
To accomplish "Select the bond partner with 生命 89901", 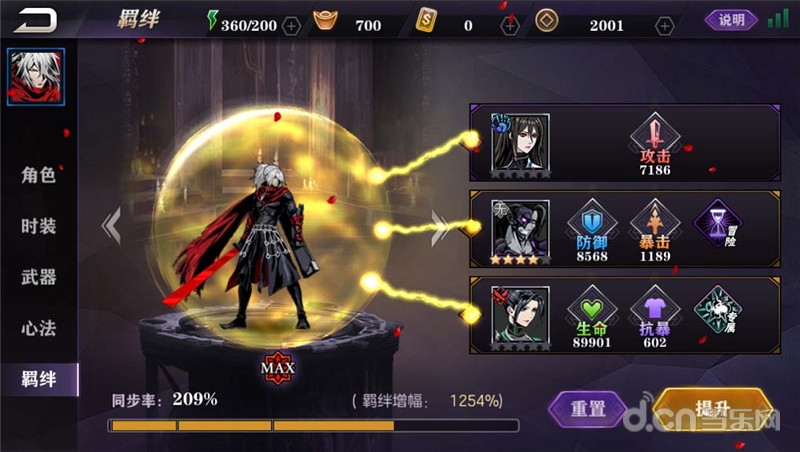I will (520, 316).
